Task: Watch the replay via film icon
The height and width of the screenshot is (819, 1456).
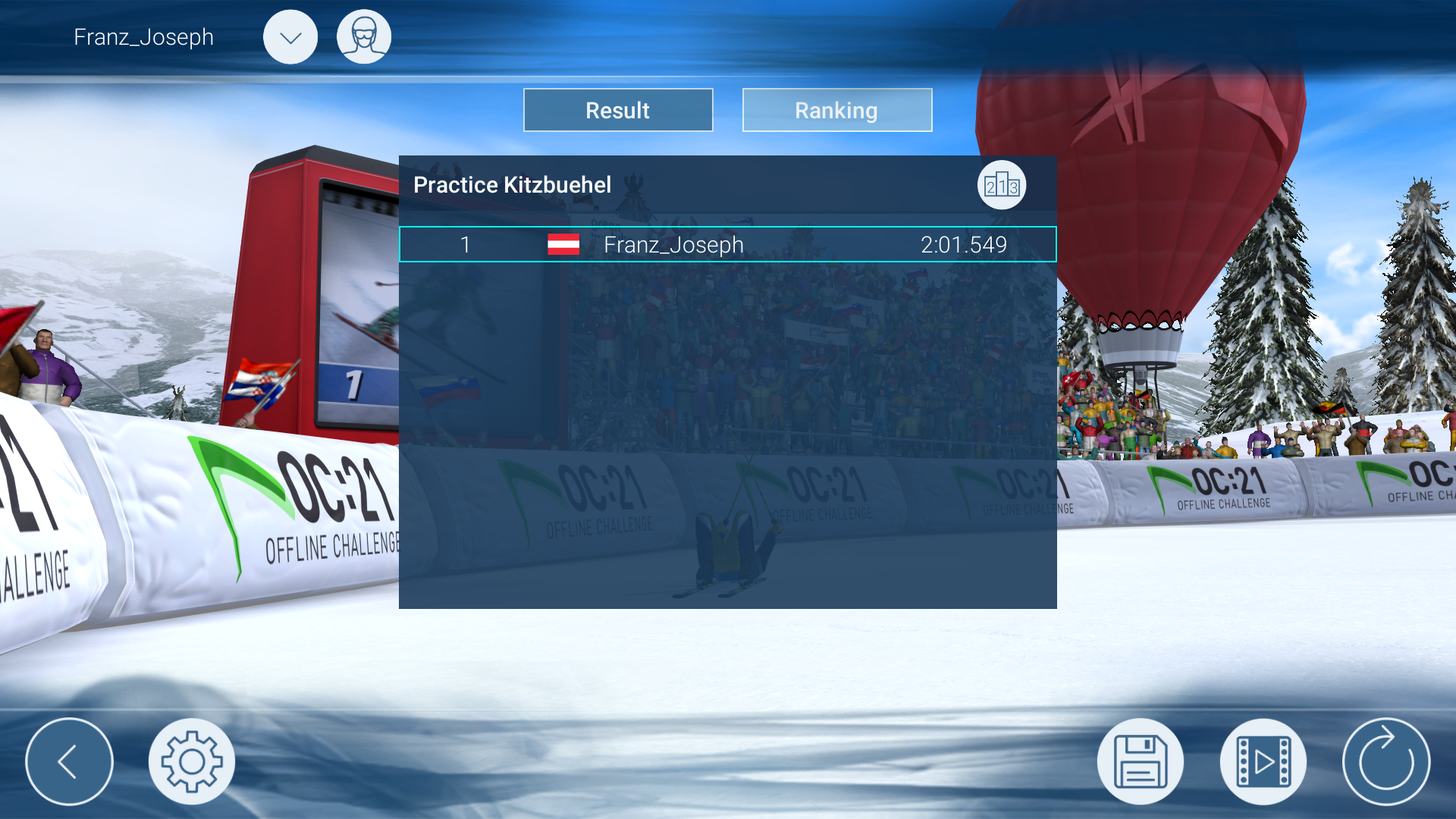Action: coord(1263,761)
